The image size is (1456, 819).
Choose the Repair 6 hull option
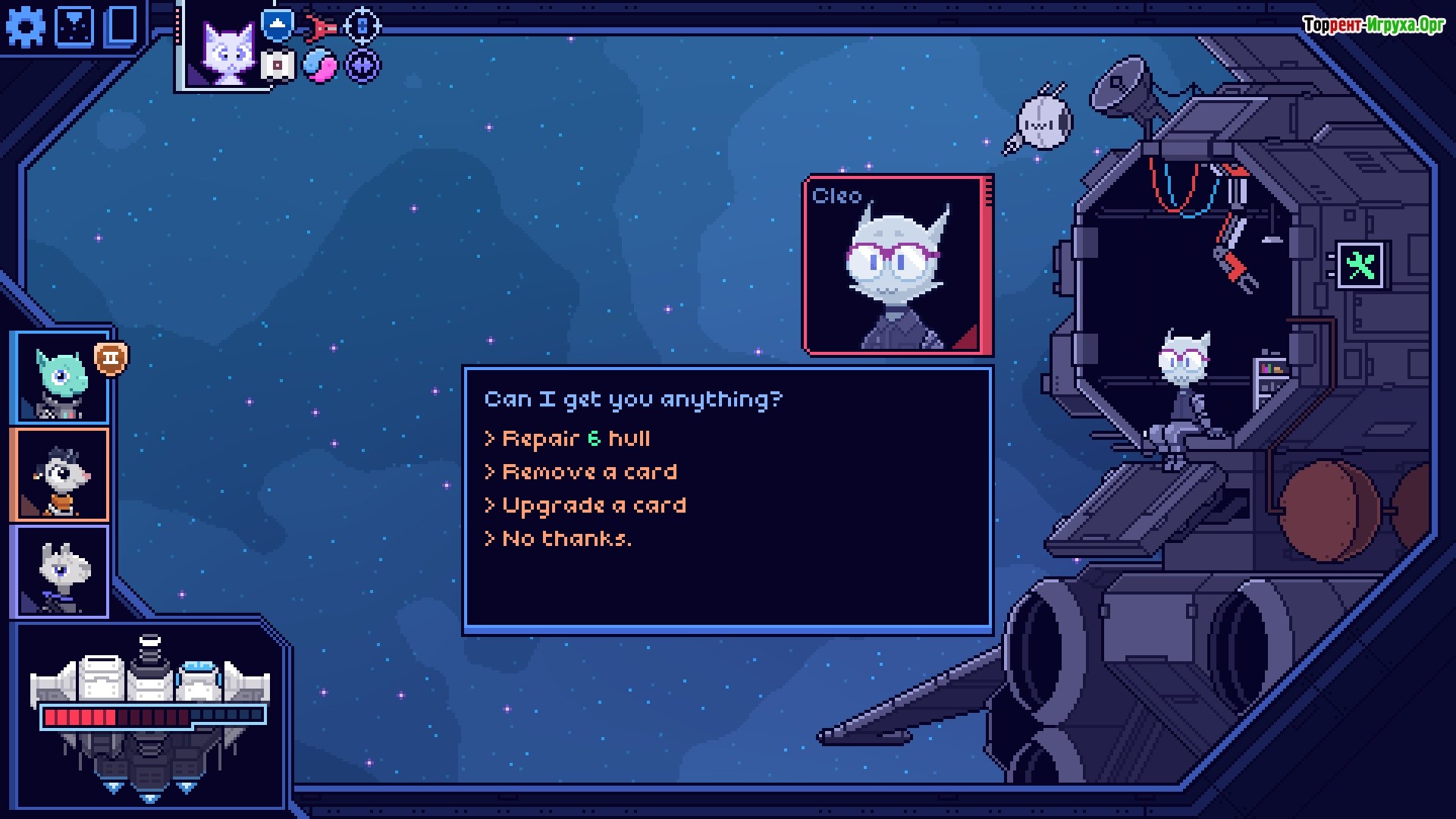[576, 439]
